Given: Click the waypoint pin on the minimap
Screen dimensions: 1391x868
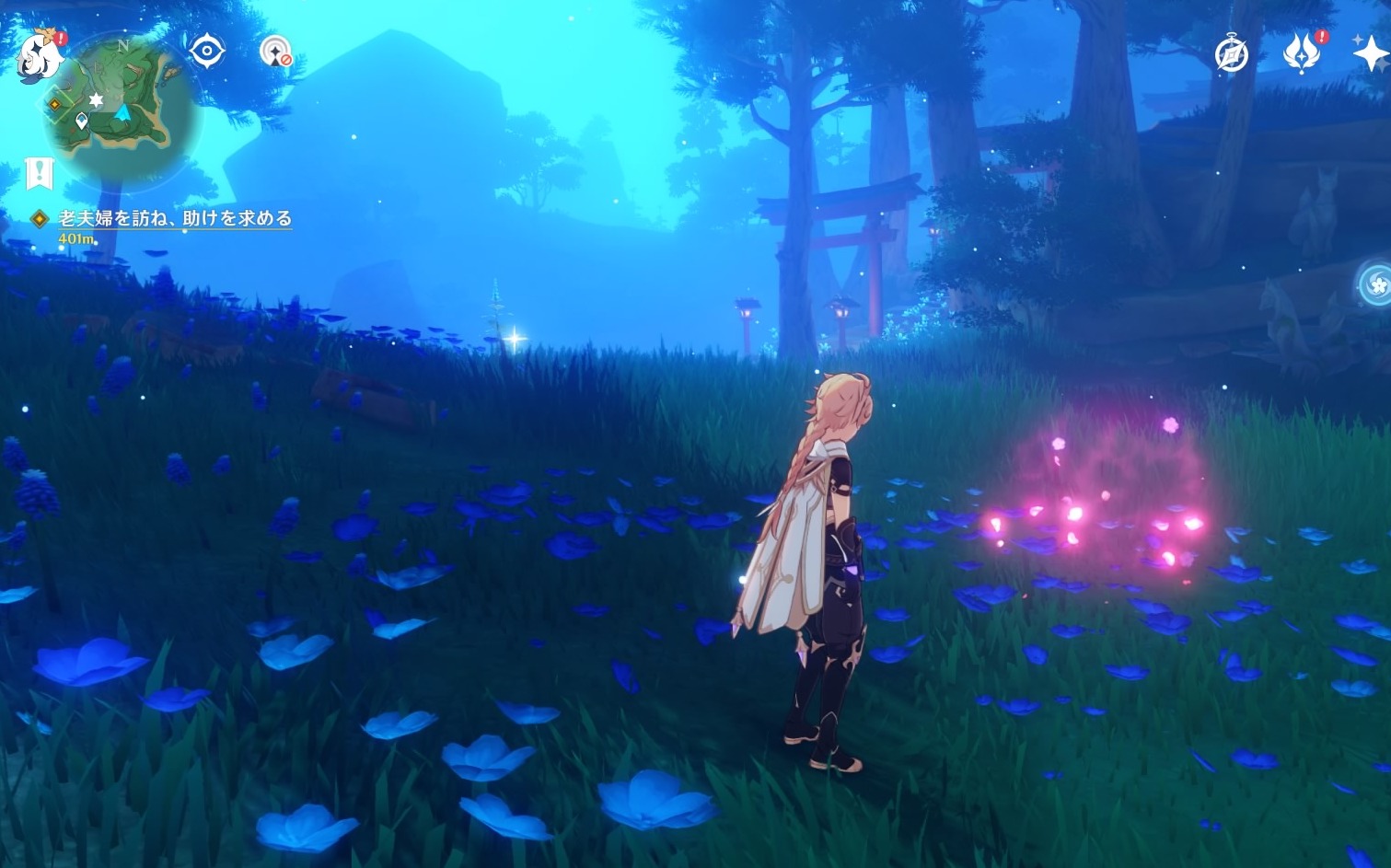Looking at the screenshot, I should [x=82, y=119].
